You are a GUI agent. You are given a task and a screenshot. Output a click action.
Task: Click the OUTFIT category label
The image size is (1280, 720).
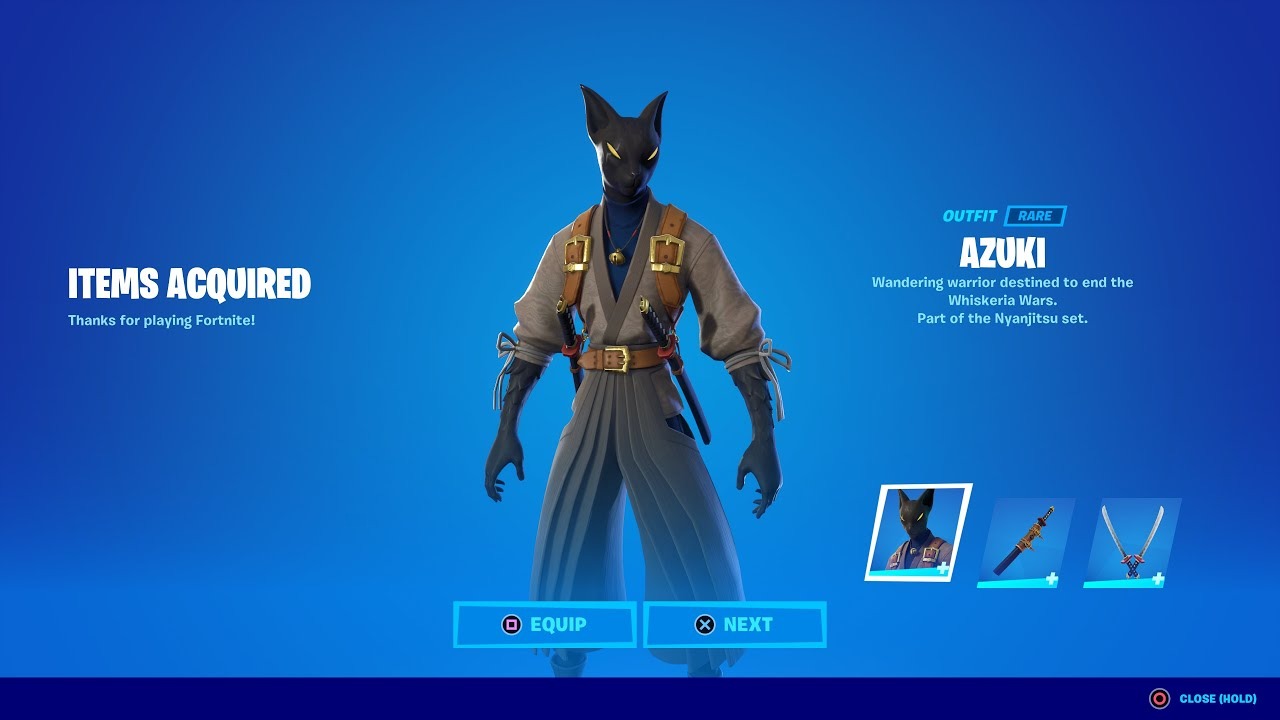pyautogui.click(x=970, y=213)
